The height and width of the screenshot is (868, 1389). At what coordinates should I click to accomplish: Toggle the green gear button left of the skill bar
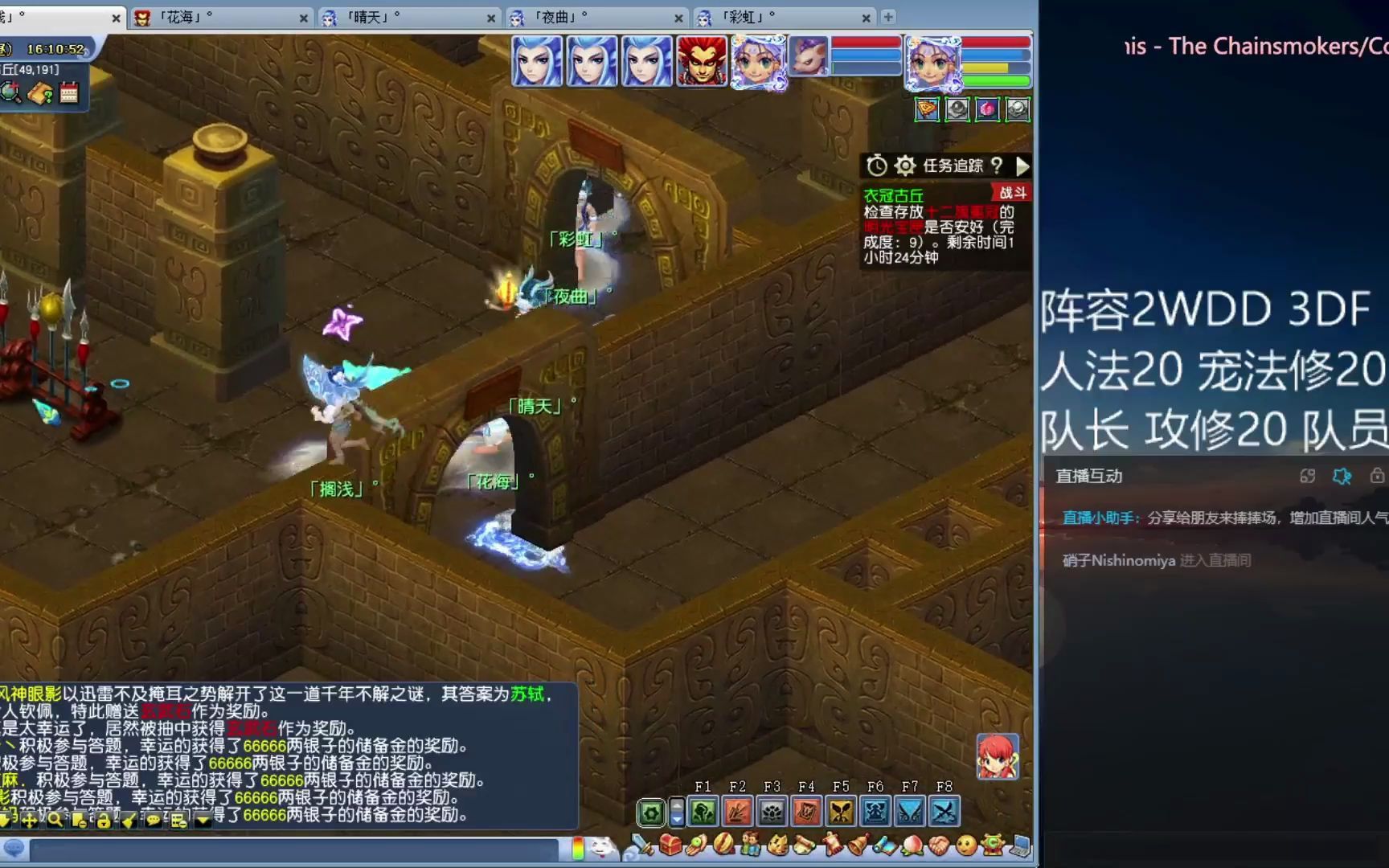pos(651,813)
